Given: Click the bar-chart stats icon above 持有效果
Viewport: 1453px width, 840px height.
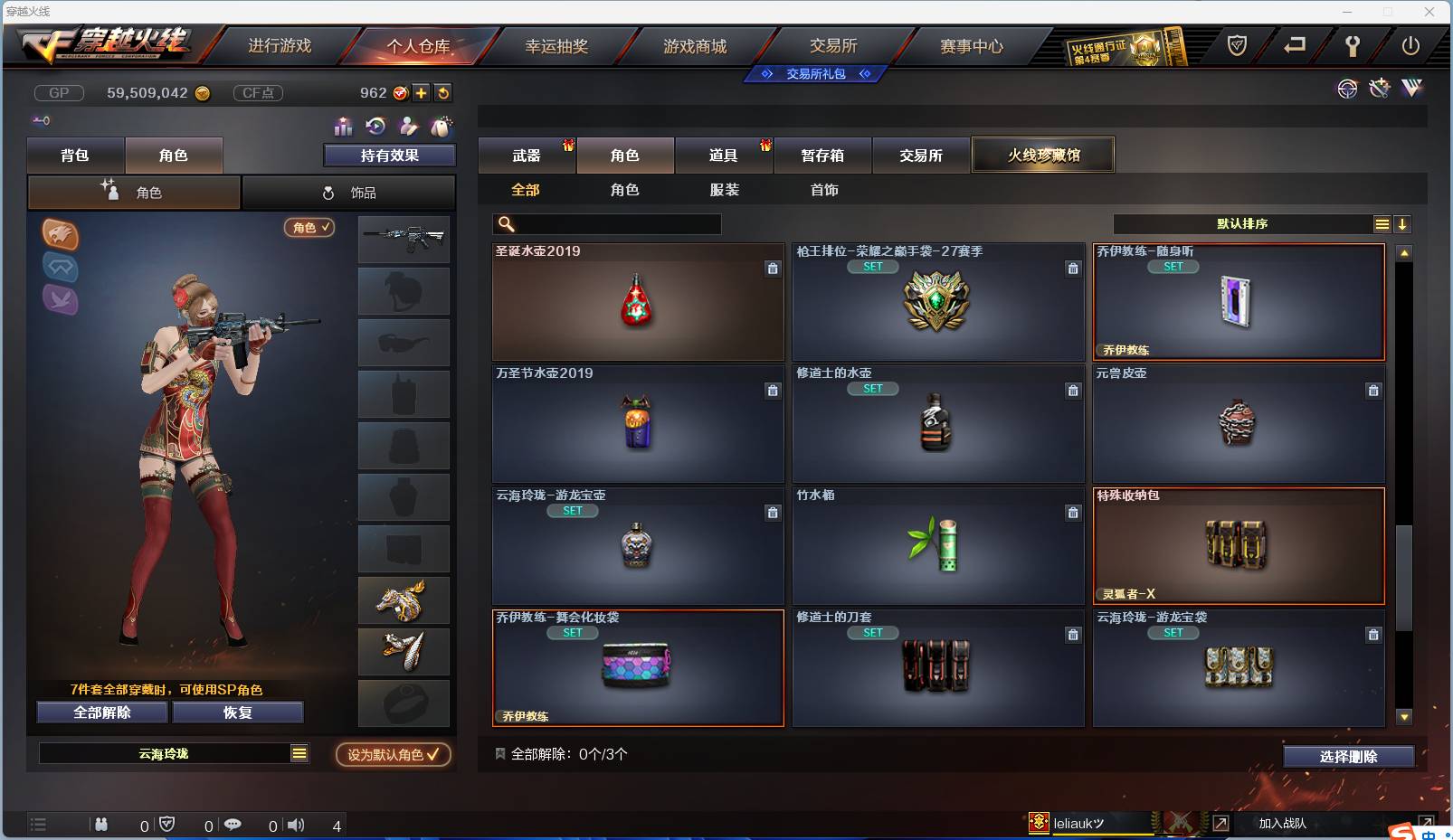Looking at the screenshot, I should [343, 127].
